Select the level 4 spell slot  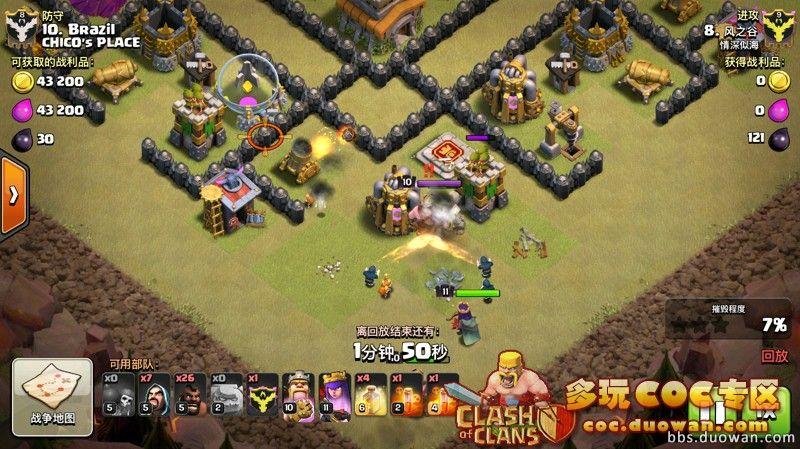(442, 394)
